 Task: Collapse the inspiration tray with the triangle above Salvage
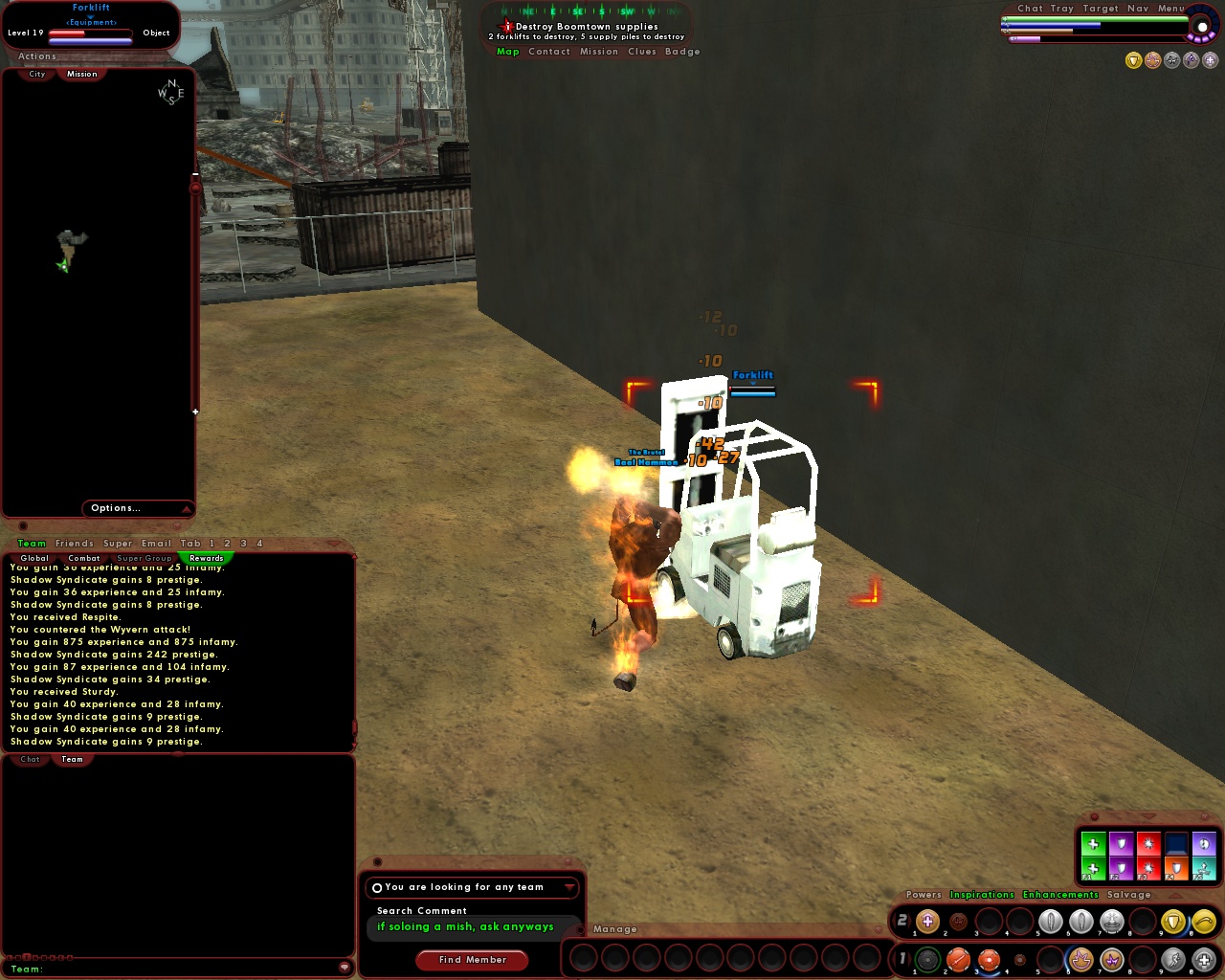click(x=1176, y=897)
